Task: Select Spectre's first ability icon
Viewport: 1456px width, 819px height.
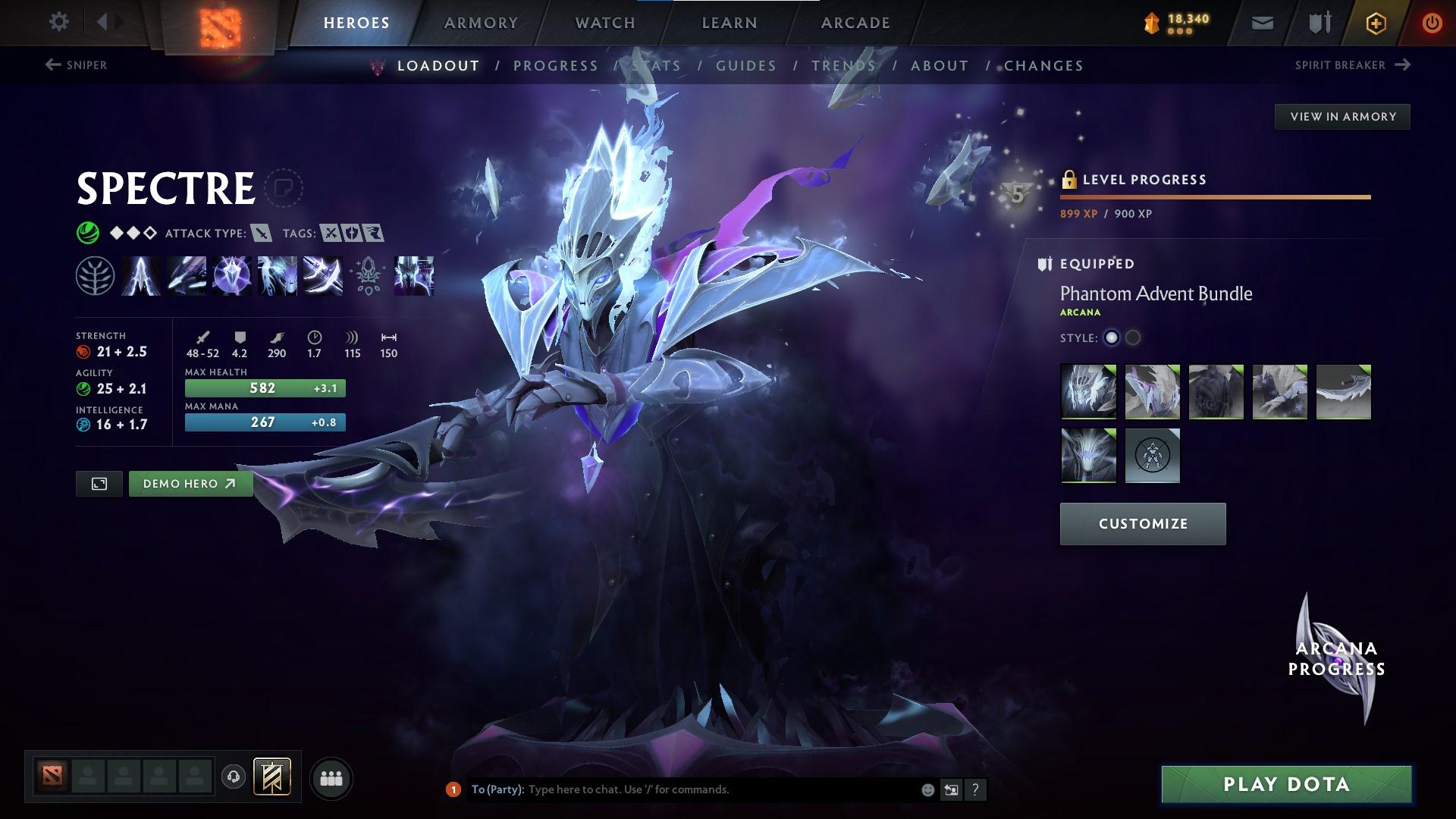Action: coord(140,277)
